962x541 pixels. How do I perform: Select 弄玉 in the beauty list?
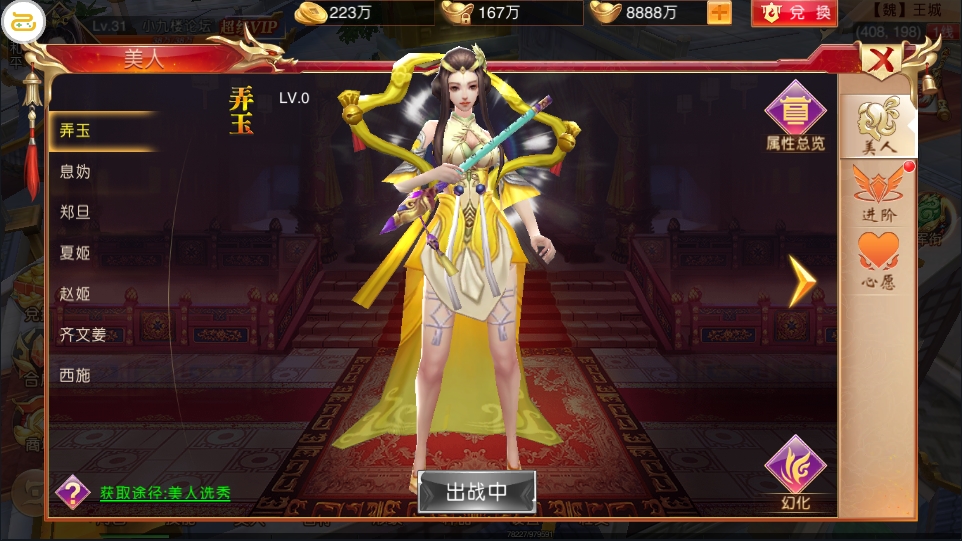(x=76, y=131)
